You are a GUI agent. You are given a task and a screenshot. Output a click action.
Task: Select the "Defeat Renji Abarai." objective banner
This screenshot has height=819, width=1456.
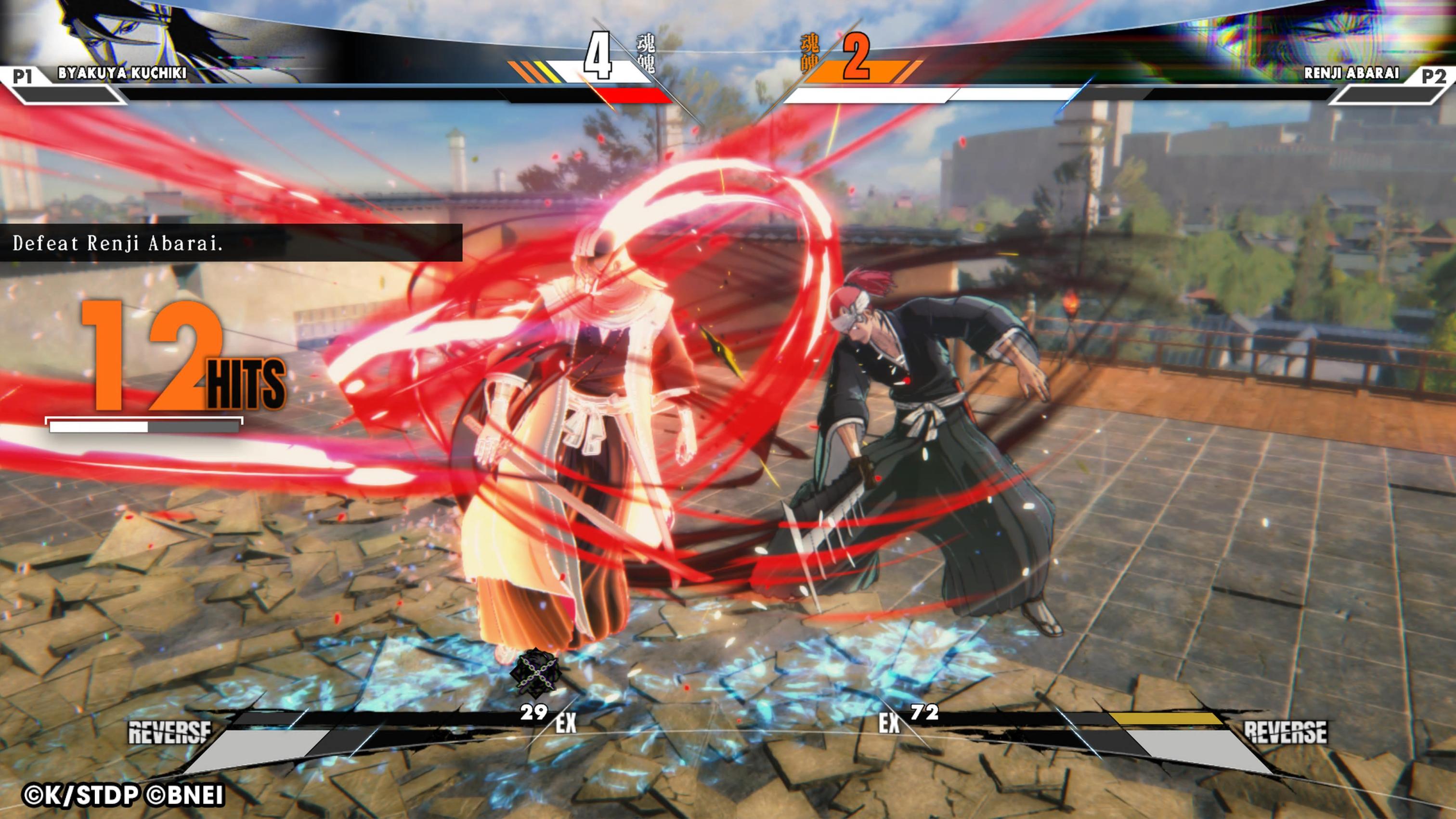pyautogui.click(x=231, y=243)
